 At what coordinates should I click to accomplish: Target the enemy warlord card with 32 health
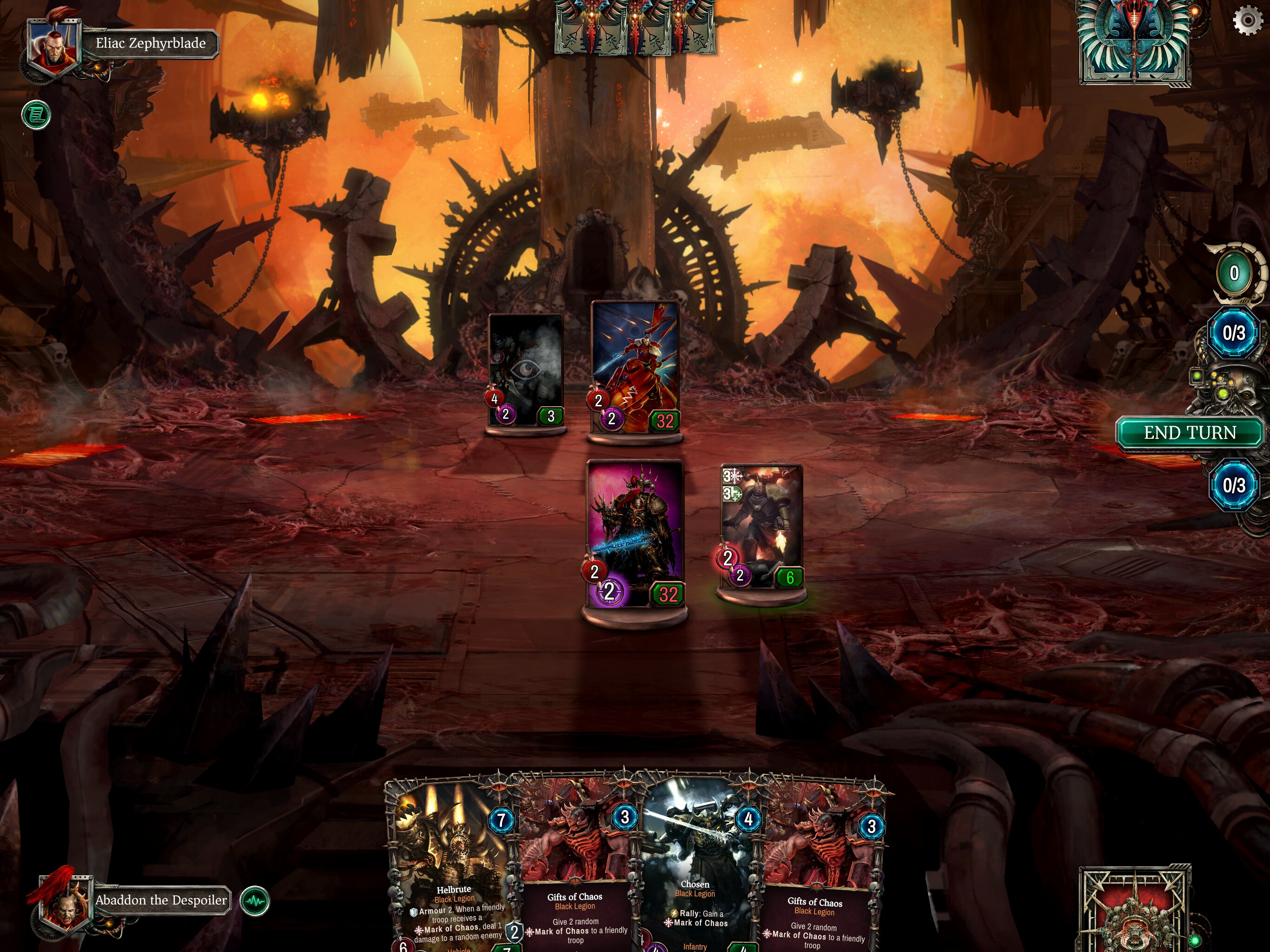coord(635,368)
